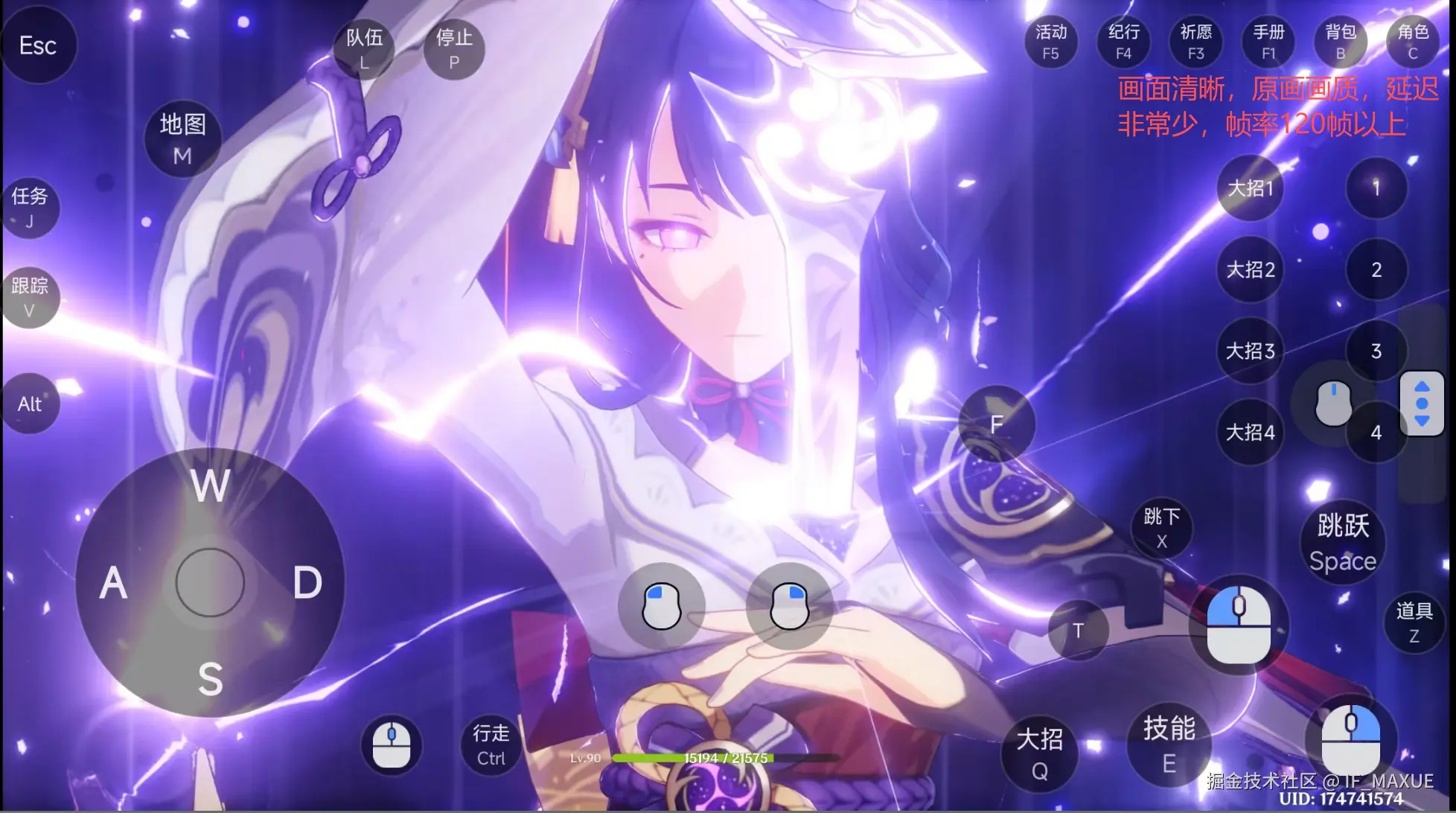Tap the 停止 stop button
1456x813 pixels.
coord(454,48)
